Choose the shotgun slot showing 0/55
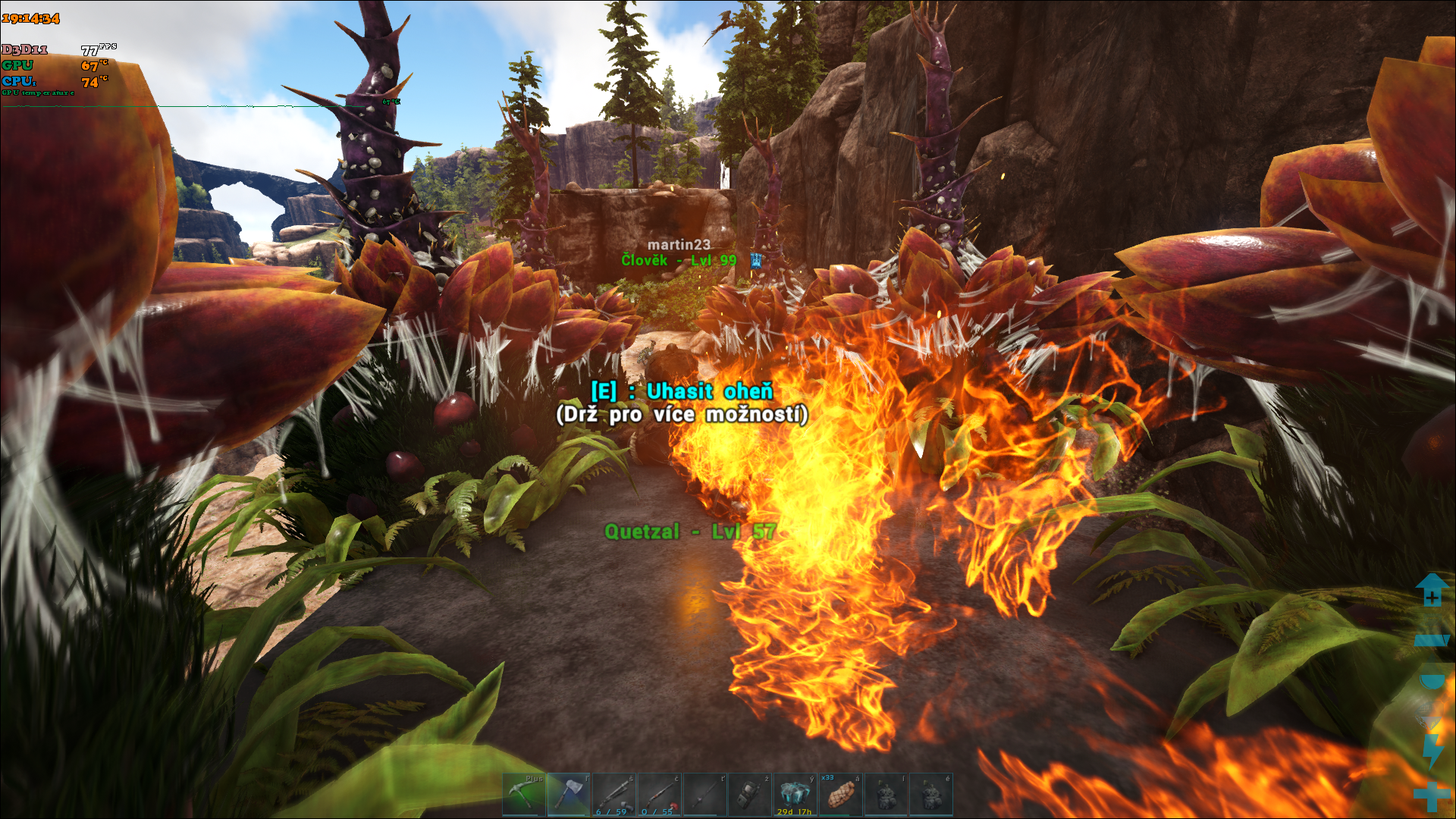This screenshot has height=819, width=1456. [x=660, y=795]
